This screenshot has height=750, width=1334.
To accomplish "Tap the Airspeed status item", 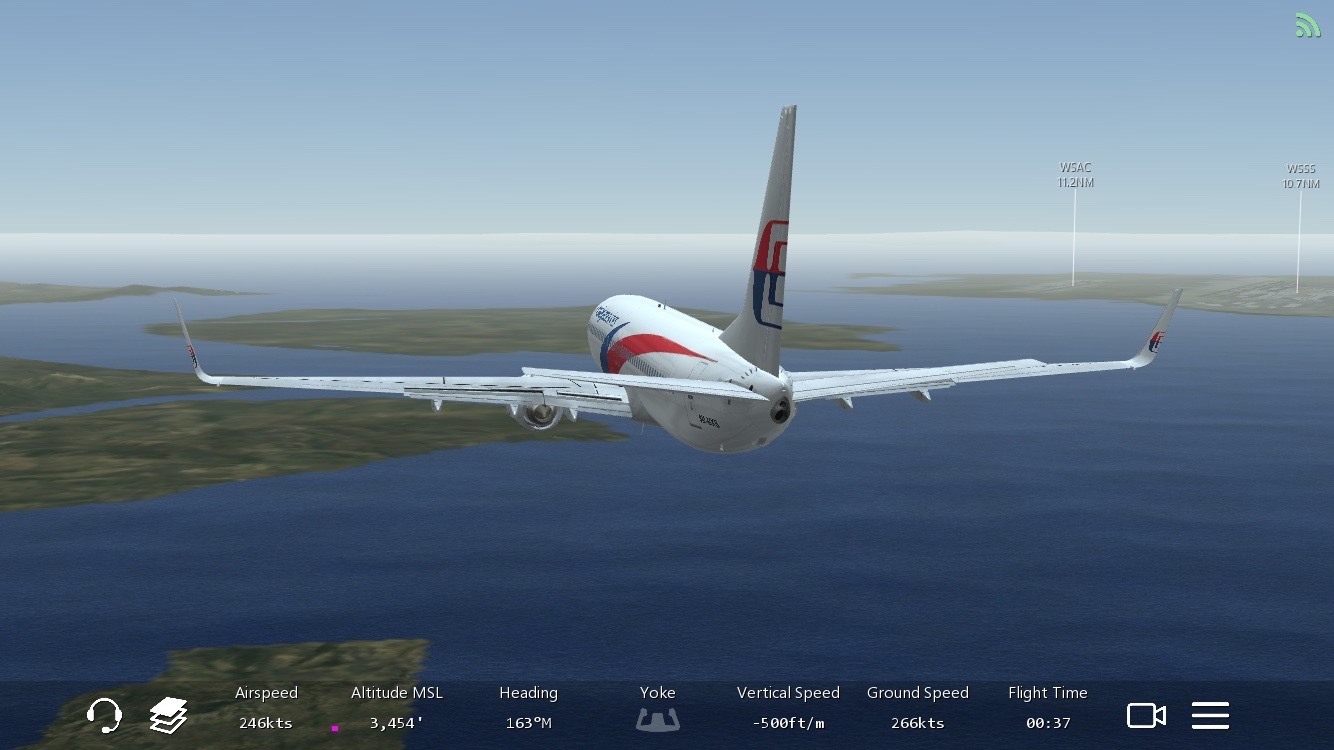I will coord(266,708).
